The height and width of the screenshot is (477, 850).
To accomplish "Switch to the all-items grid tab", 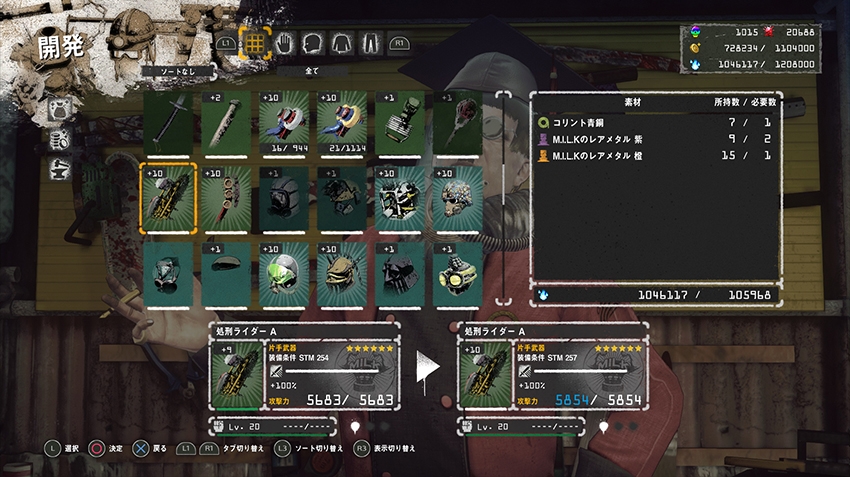I will 256,44.
